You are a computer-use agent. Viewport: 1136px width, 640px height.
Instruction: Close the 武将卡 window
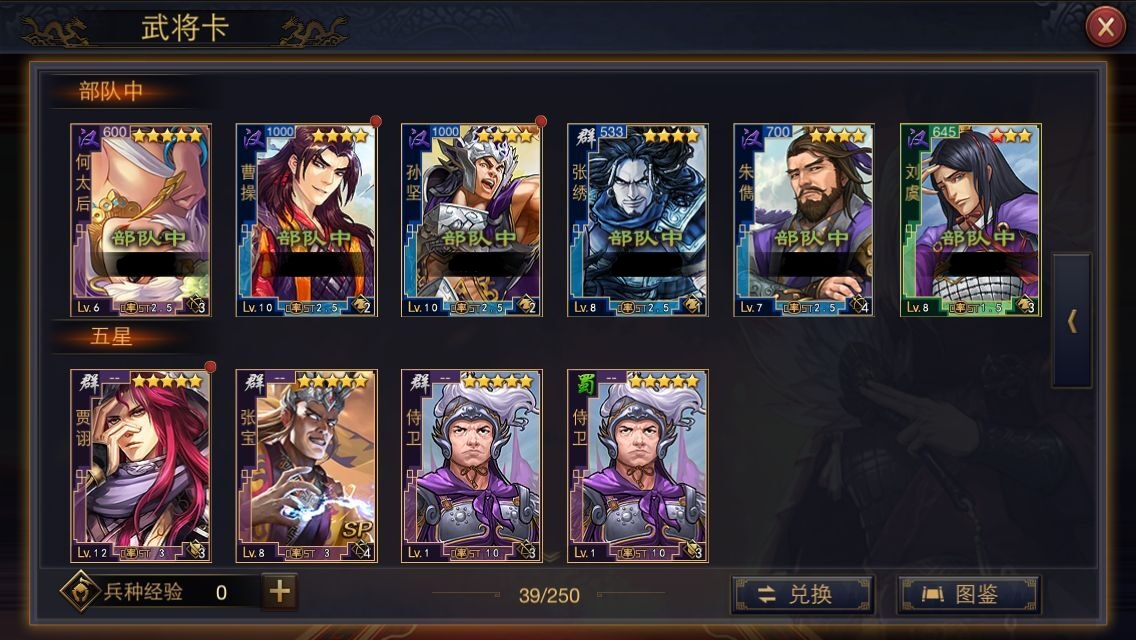[x=1105, y=28]
